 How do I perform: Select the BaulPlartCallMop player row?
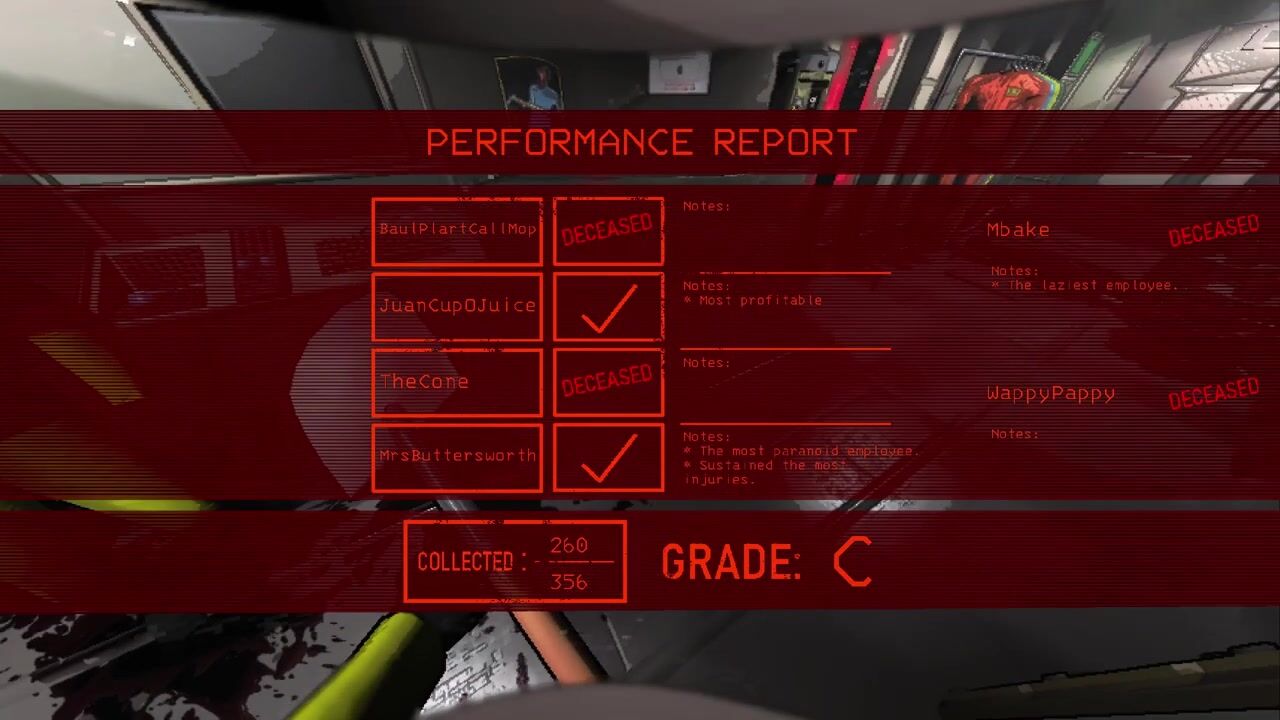click(457, 230)
